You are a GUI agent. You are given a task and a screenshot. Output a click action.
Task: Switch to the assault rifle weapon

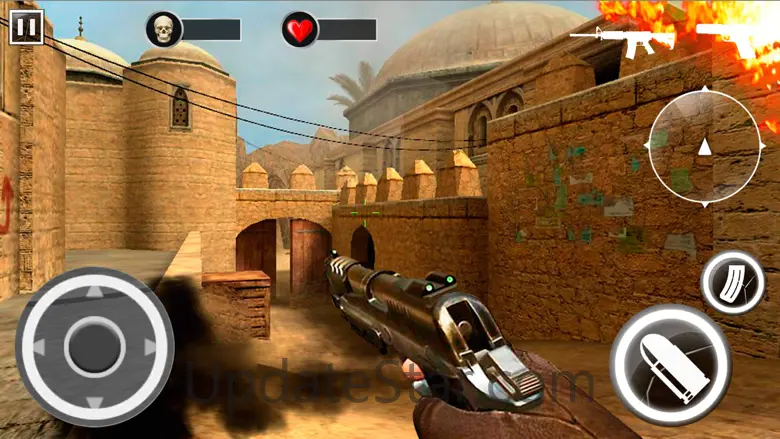pyautogui.click(x=622, y=39)
